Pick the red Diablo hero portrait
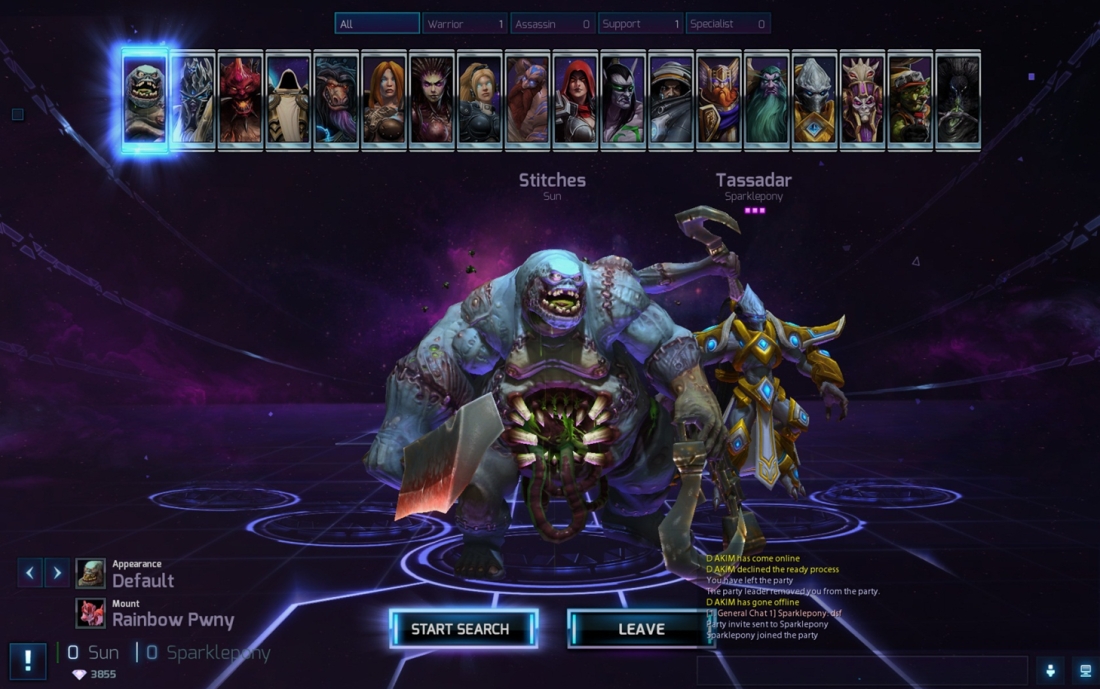The height and width of the screenshot is (689, 1100). point(240,100)
